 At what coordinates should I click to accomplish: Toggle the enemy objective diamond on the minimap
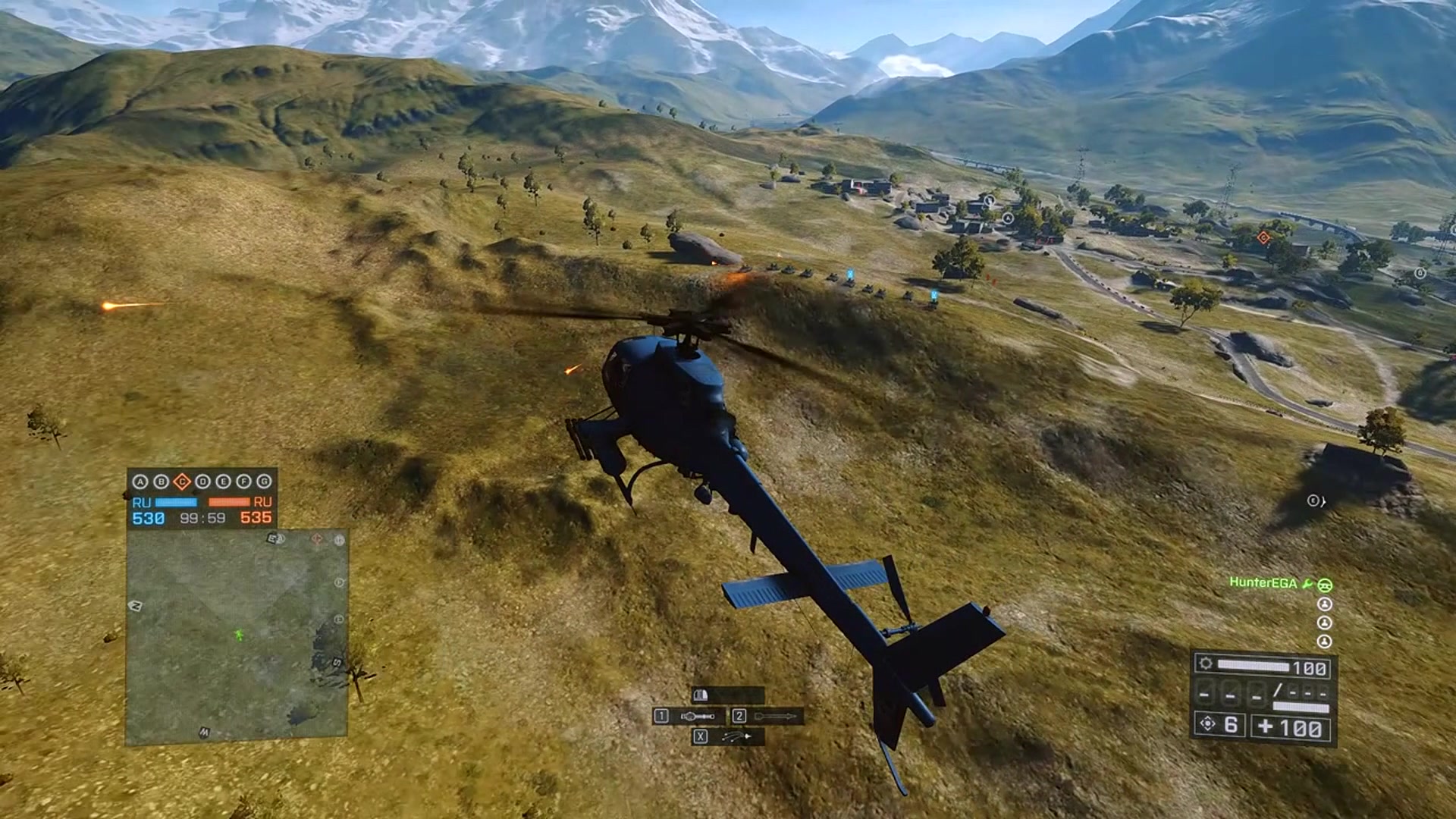pyautogui.click(x=318, y=539)
